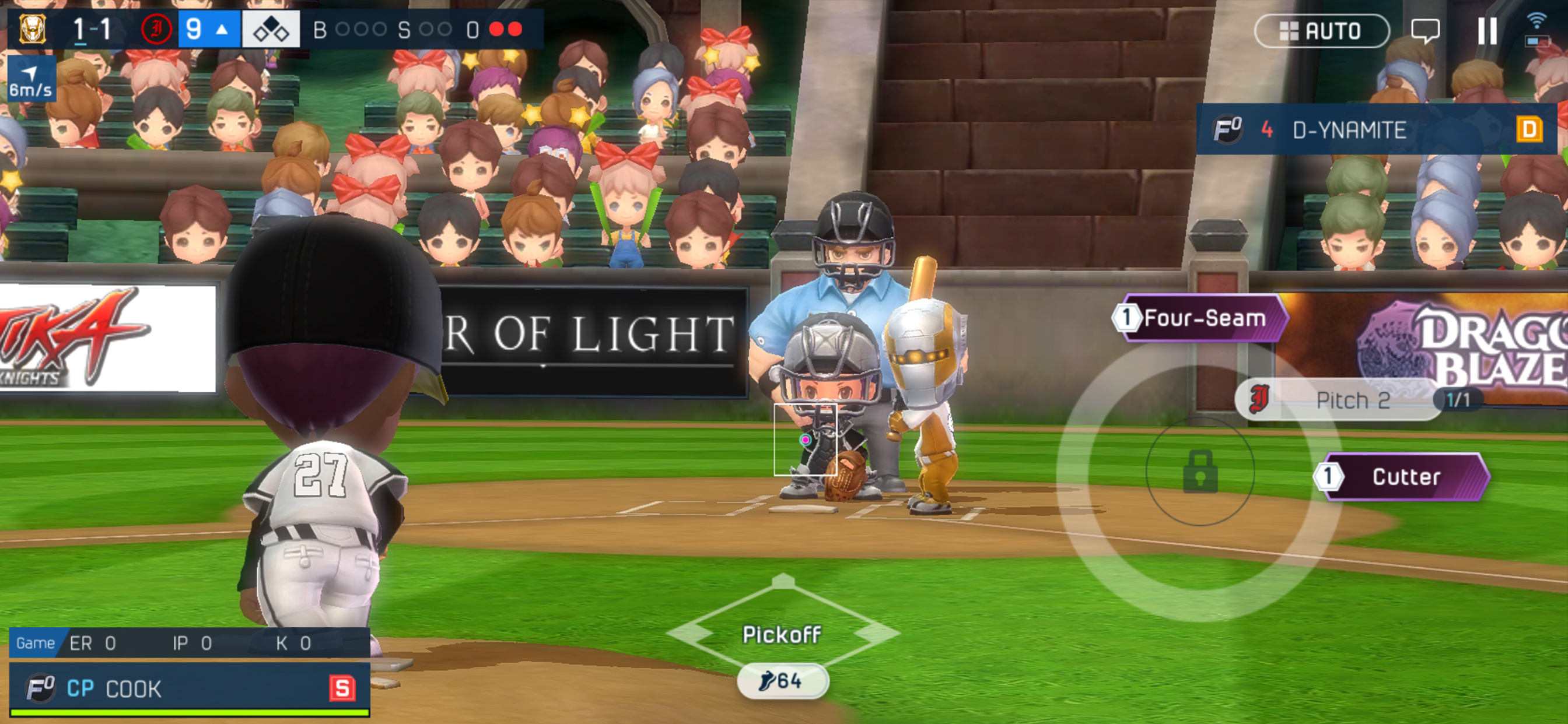Attempt a Pickoff throw

(782, 634)
